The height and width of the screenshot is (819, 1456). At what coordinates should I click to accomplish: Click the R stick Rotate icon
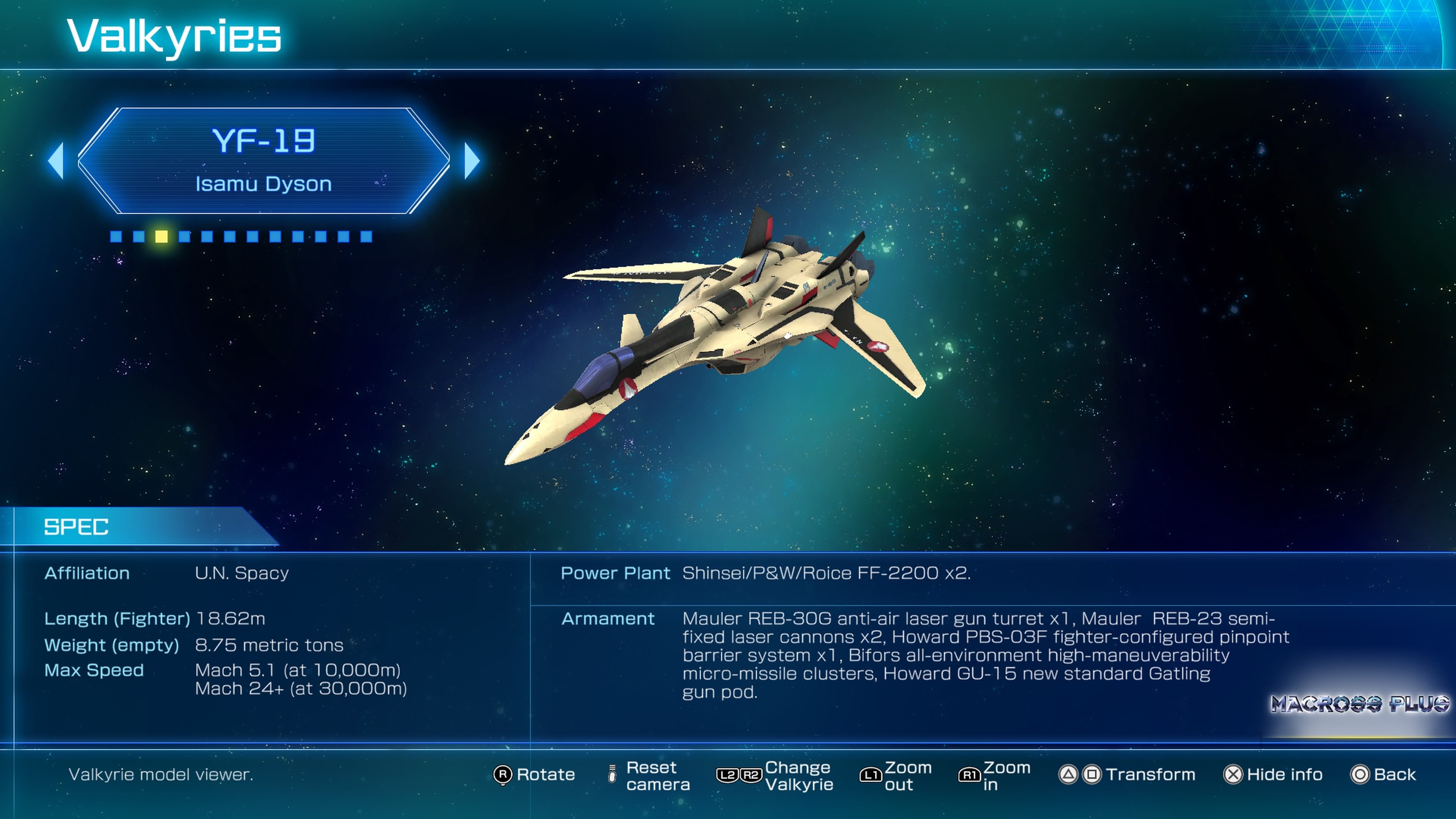[502, 775]
